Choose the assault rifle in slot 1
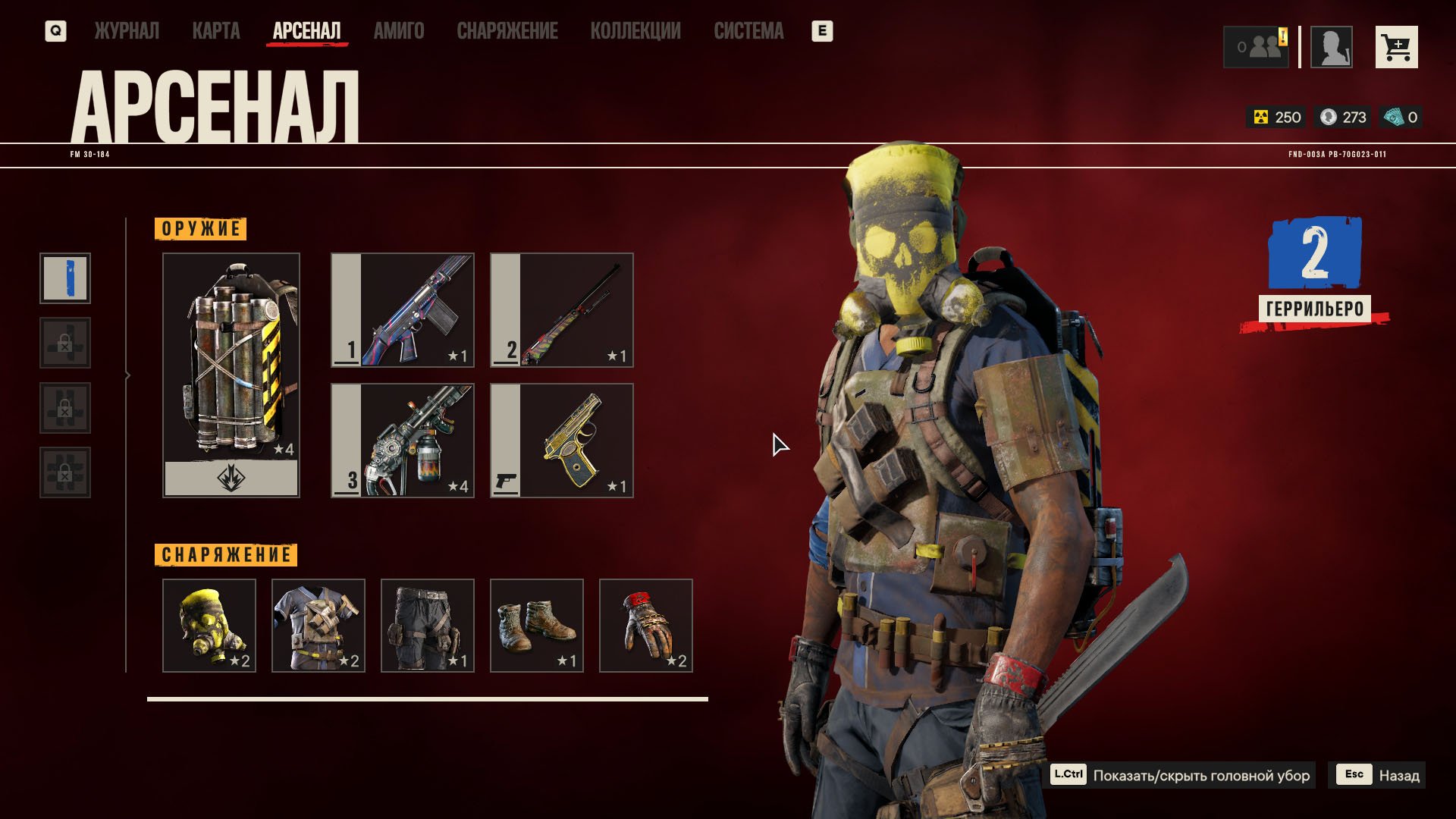Screen dimensions: 1456x819 click(403, 310)
